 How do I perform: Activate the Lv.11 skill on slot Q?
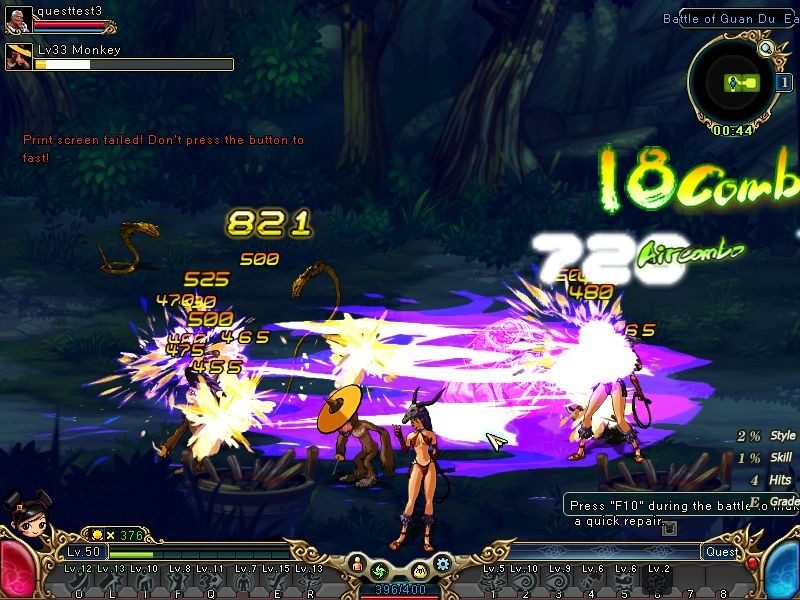211,581
